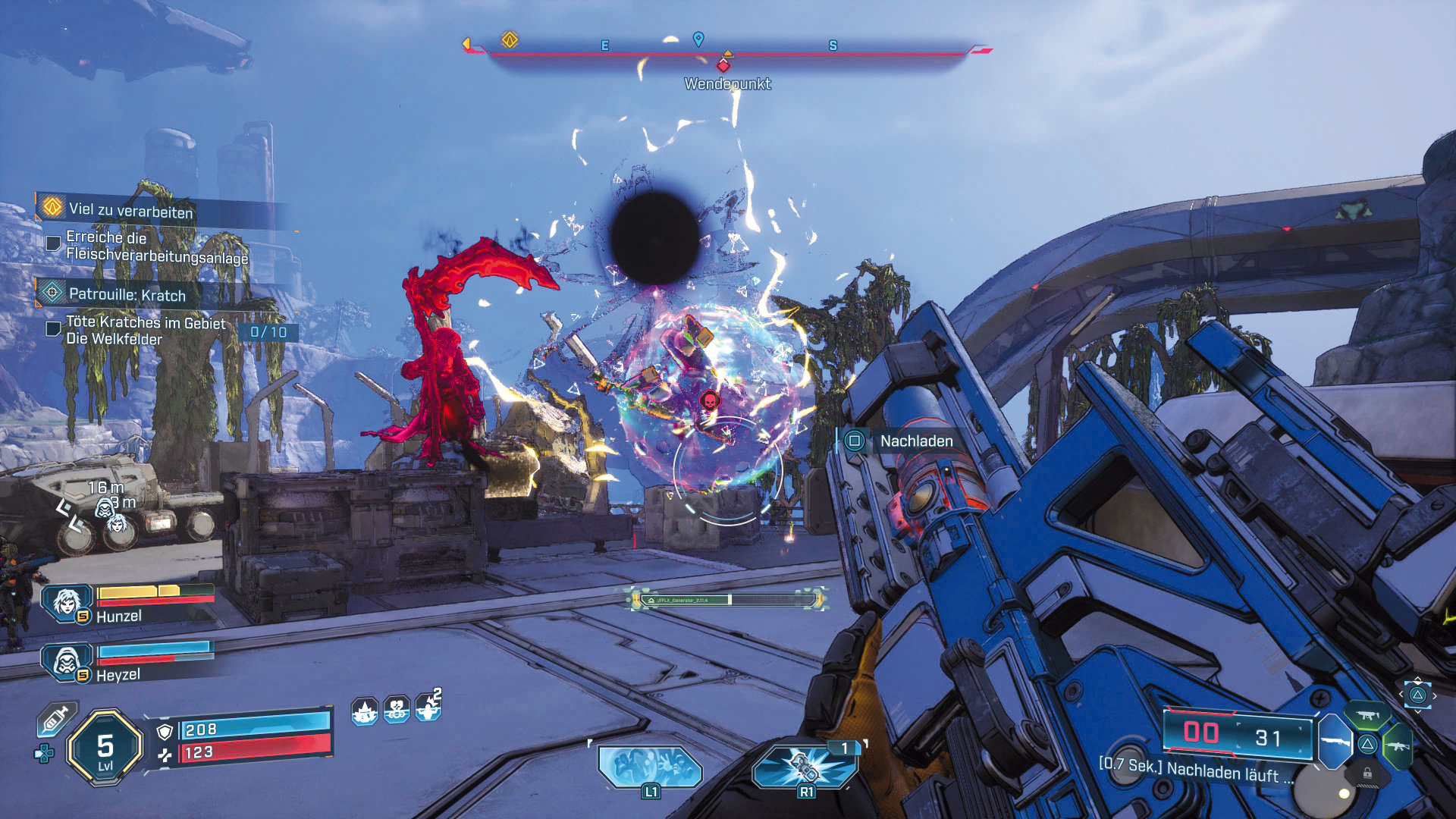Inspect the stacked strength buff icon

pos(428,708)
